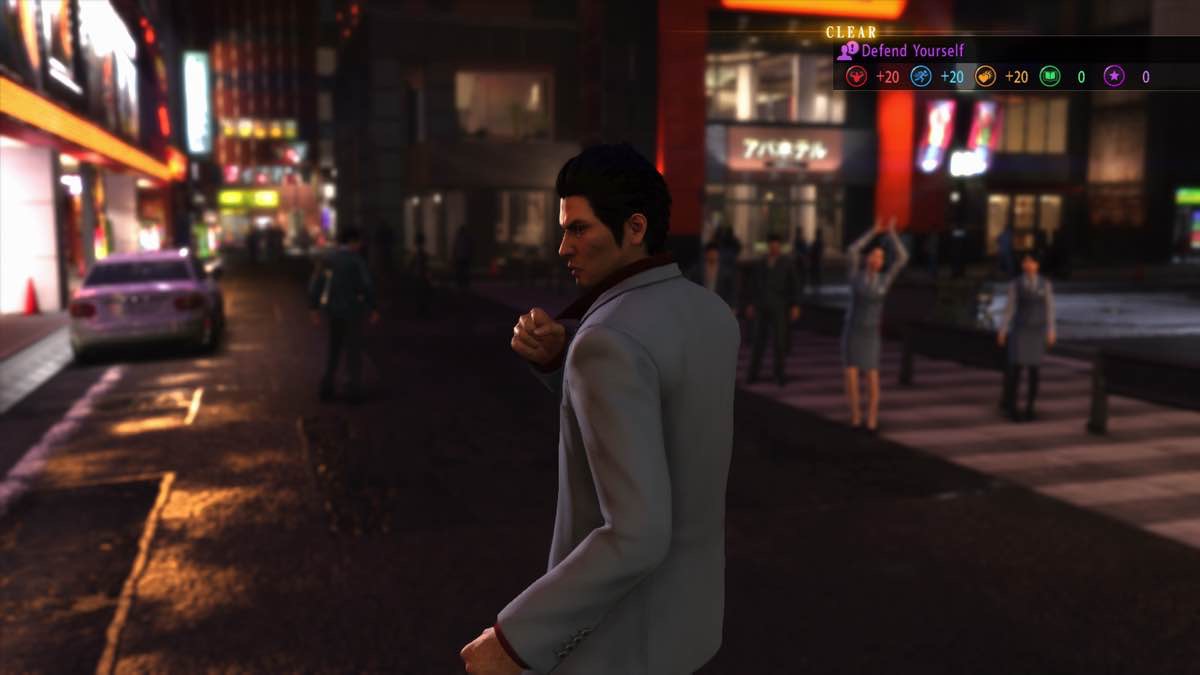Click the blue running-figure agility icon
1200x675 pixels.
[x=920, y=77]
